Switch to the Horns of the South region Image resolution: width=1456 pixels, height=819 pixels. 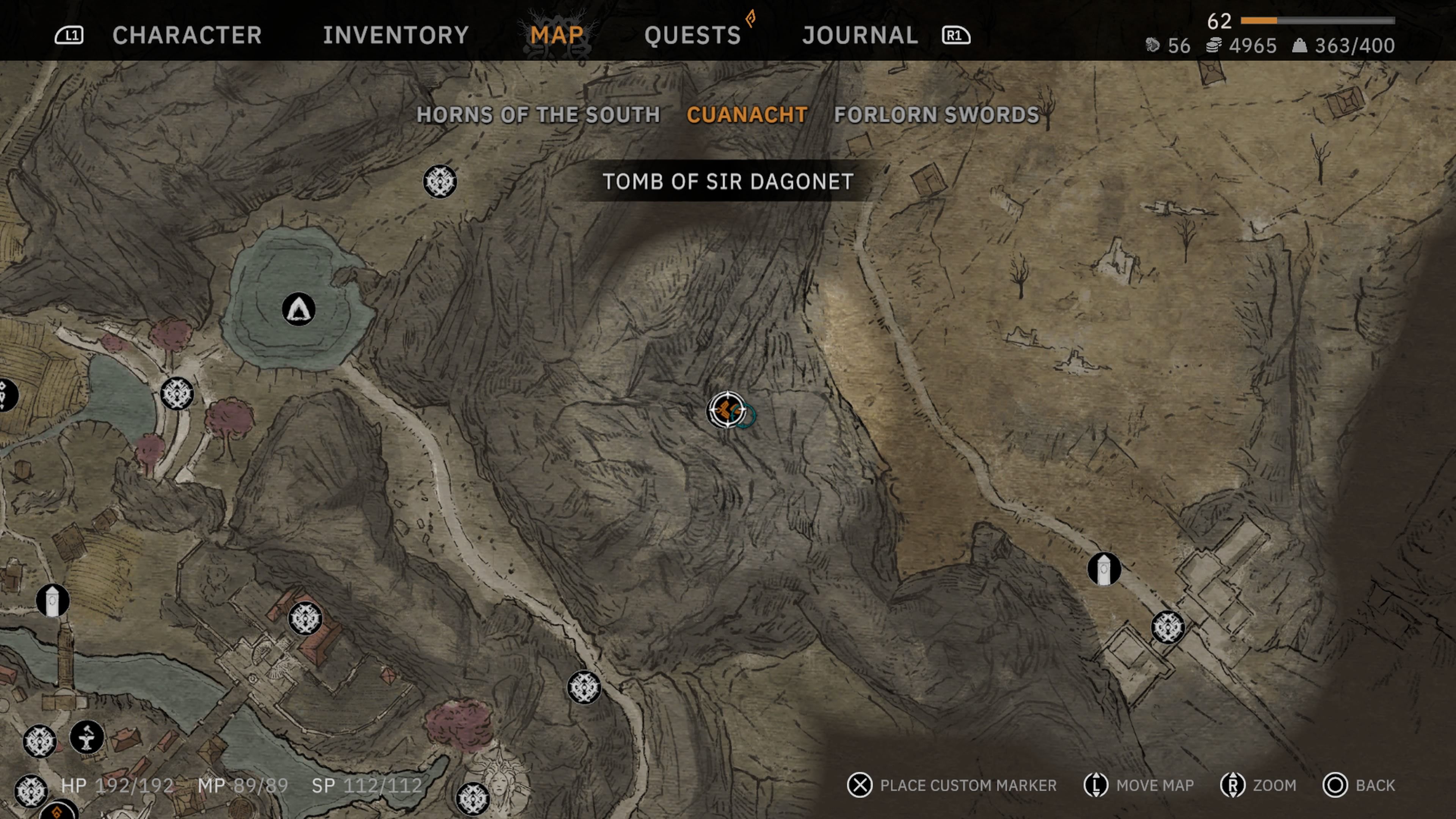538,115
